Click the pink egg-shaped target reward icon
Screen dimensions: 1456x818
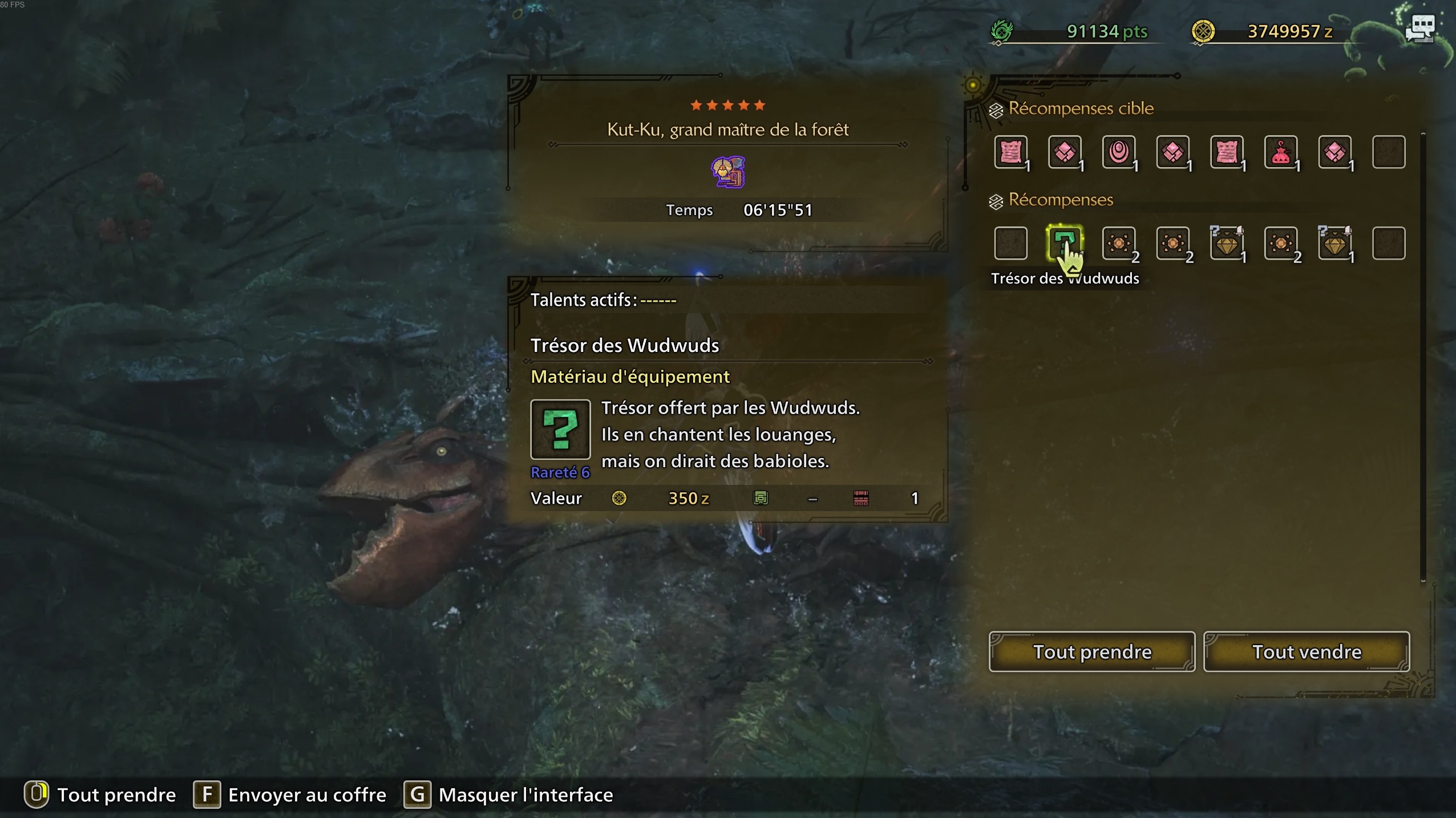1119,152
